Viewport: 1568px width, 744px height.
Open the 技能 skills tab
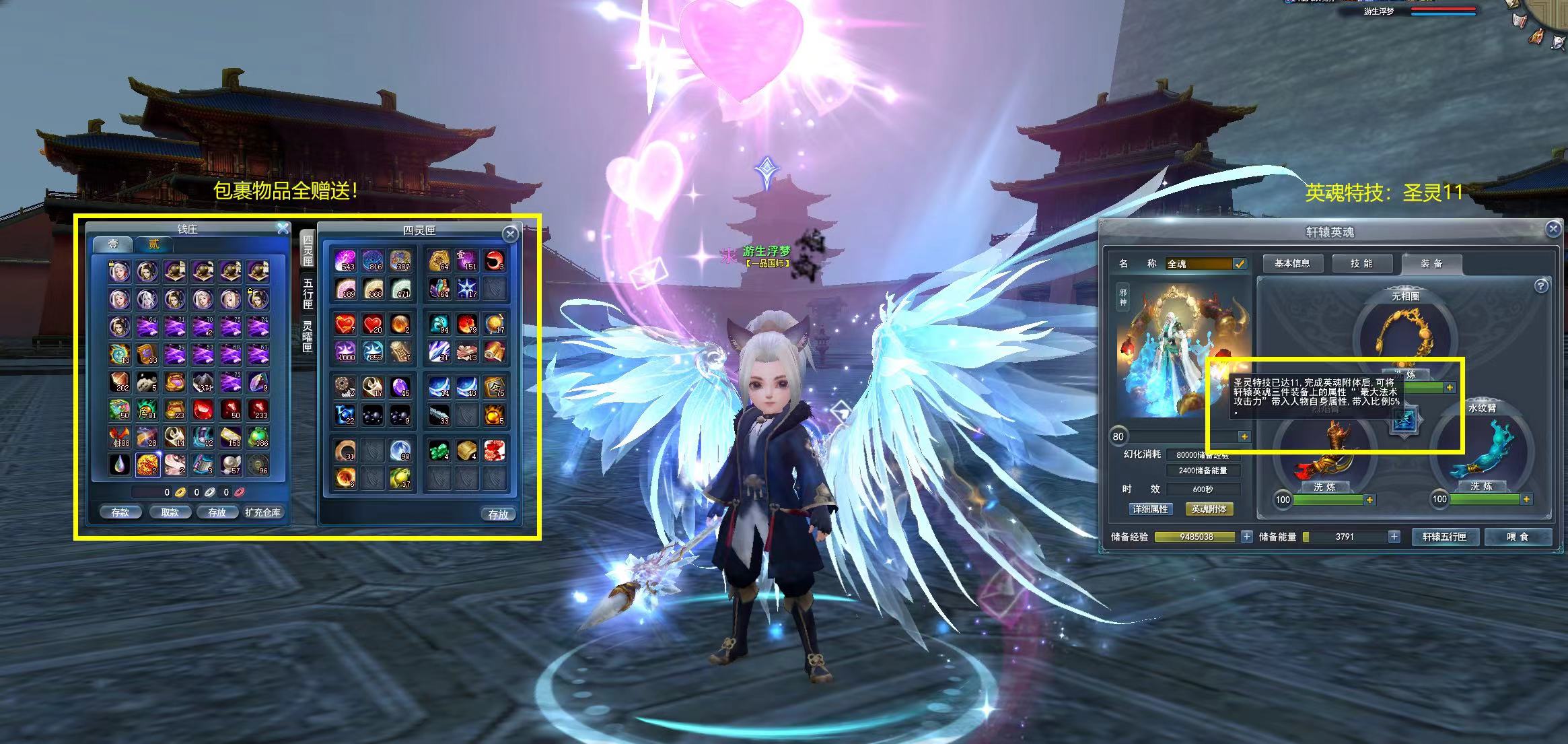pos(1361,263)
